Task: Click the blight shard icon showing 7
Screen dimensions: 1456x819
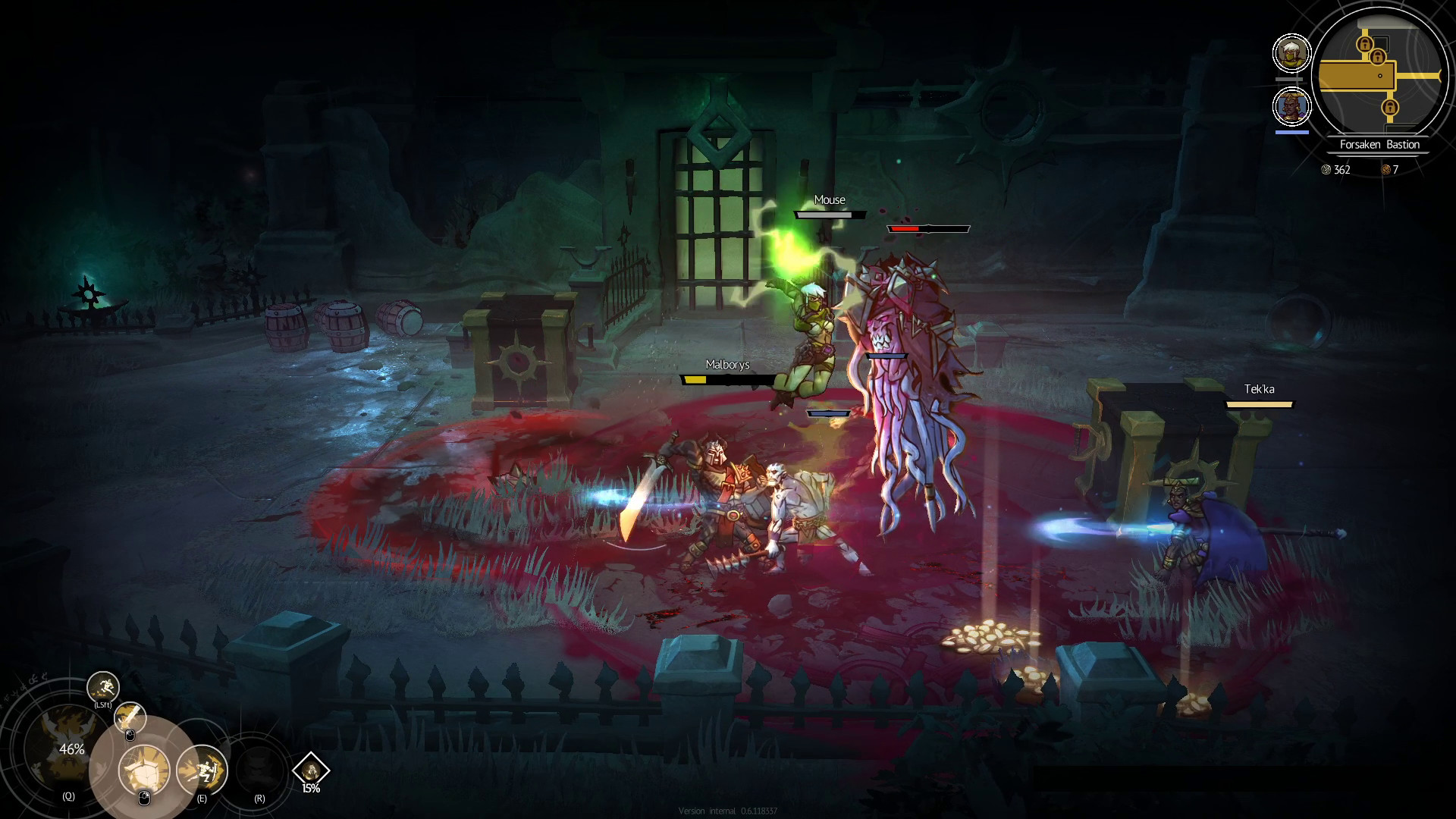Action: click(x=1385, y=171)
